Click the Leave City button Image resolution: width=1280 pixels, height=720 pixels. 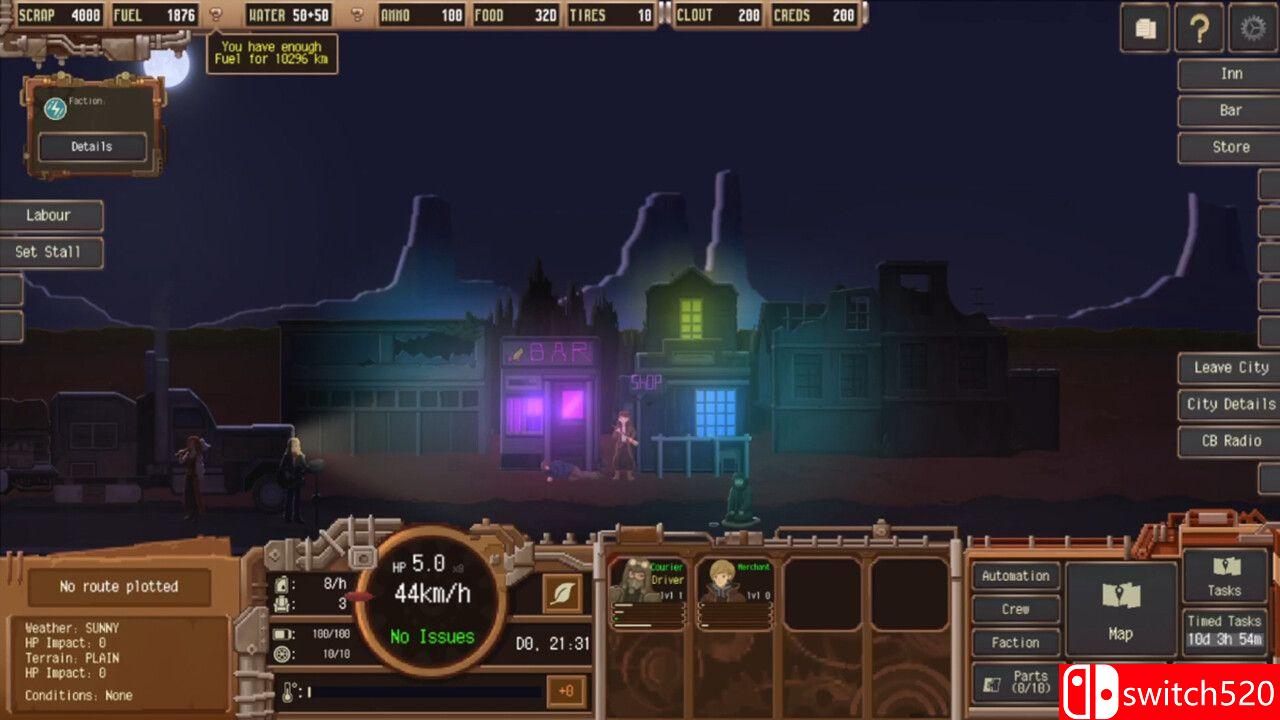pos(1228,367)
